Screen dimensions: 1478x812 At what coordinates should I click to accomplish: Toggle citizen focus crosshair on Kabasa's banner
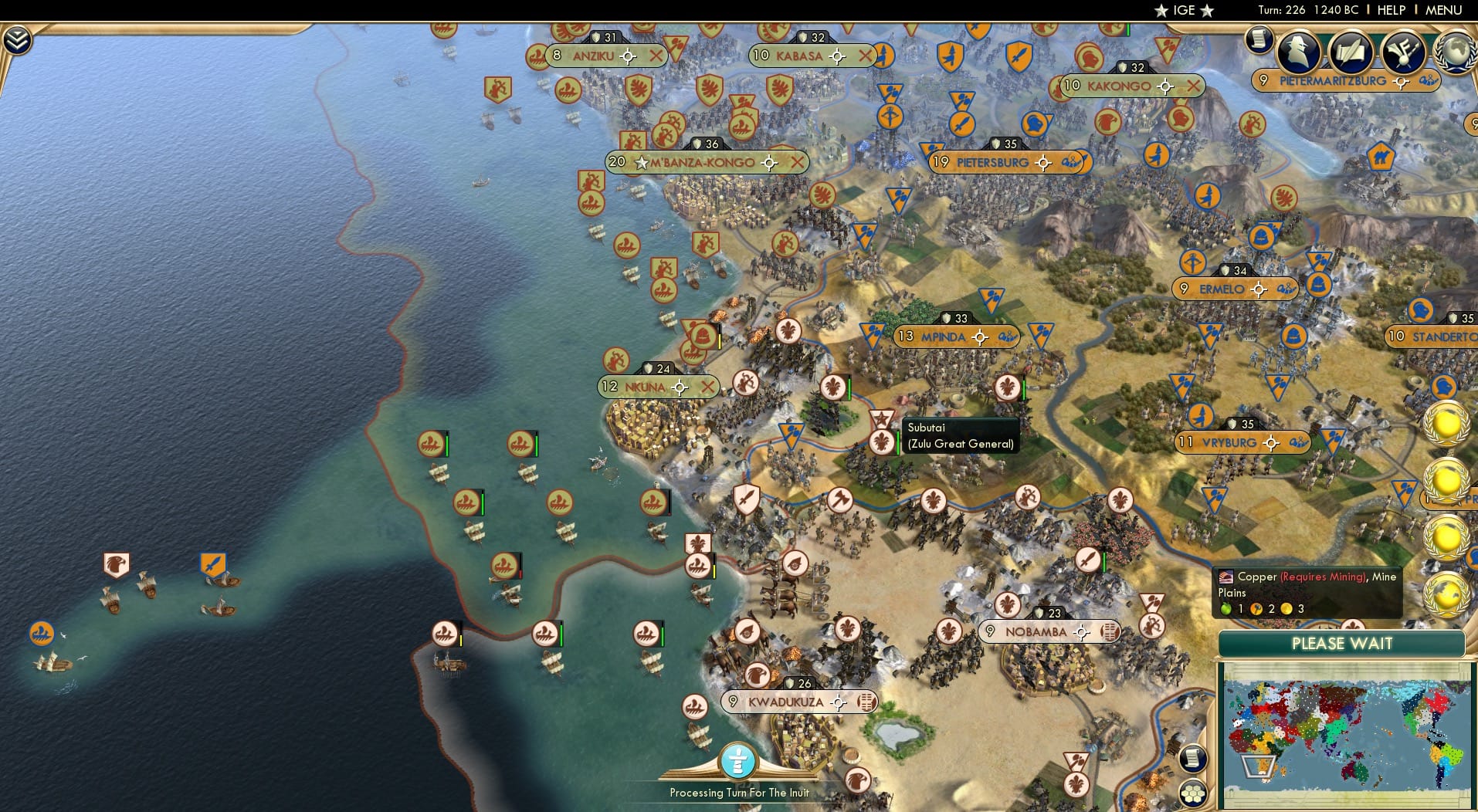[837, 56]
